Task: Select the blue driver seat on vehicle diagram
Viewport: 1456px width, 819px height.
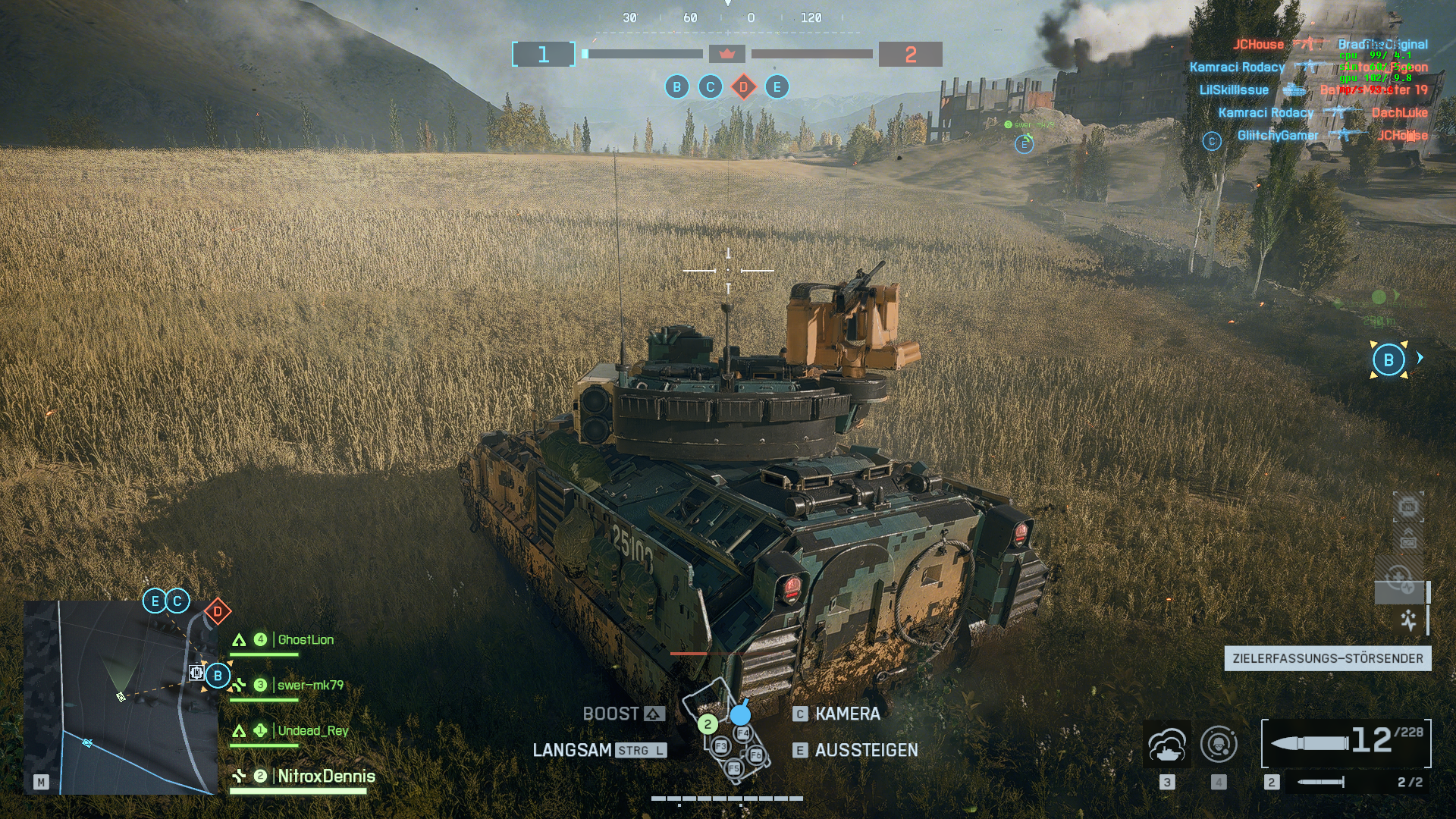Action: coord(740,714)
